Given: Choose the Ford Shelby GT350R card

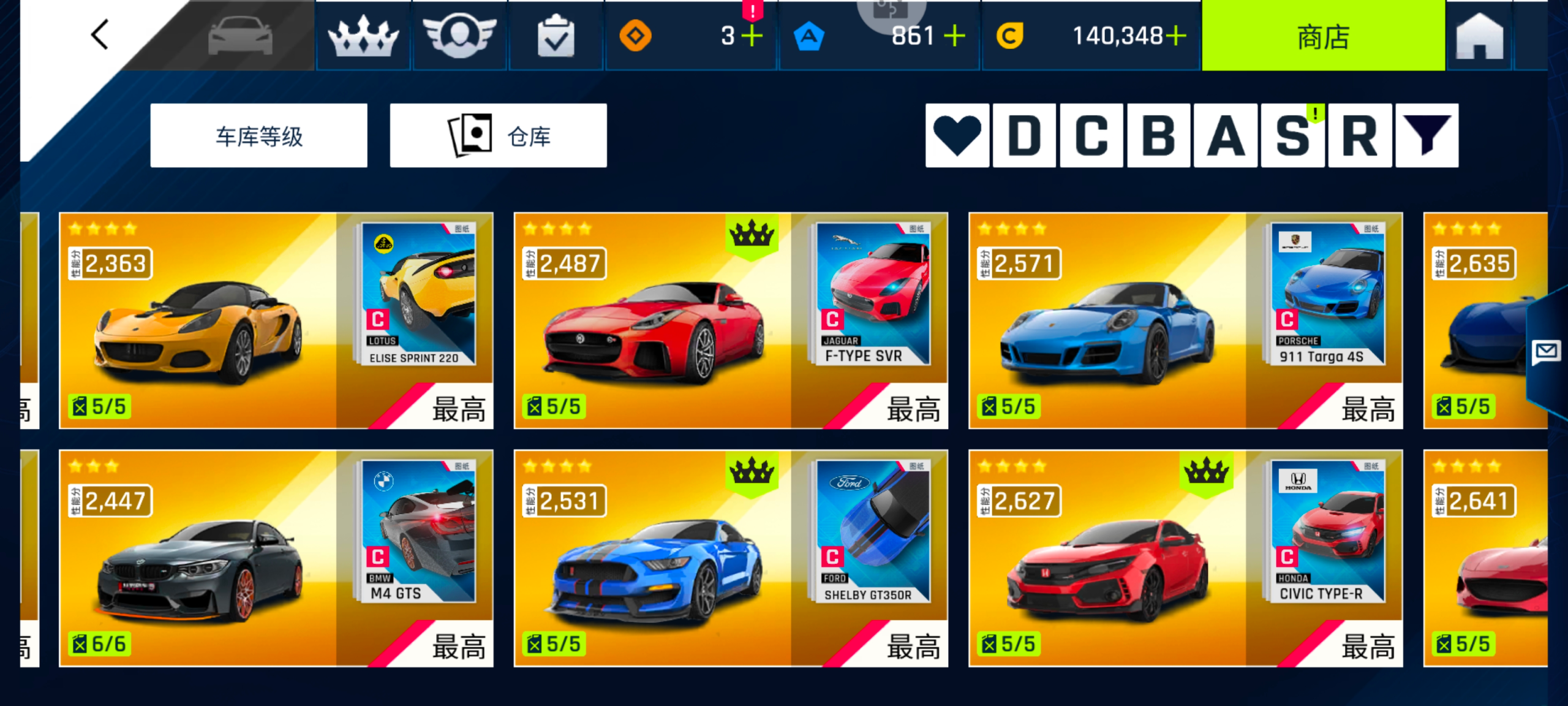Looking at the screenshot, I should [x=730, y=558].
